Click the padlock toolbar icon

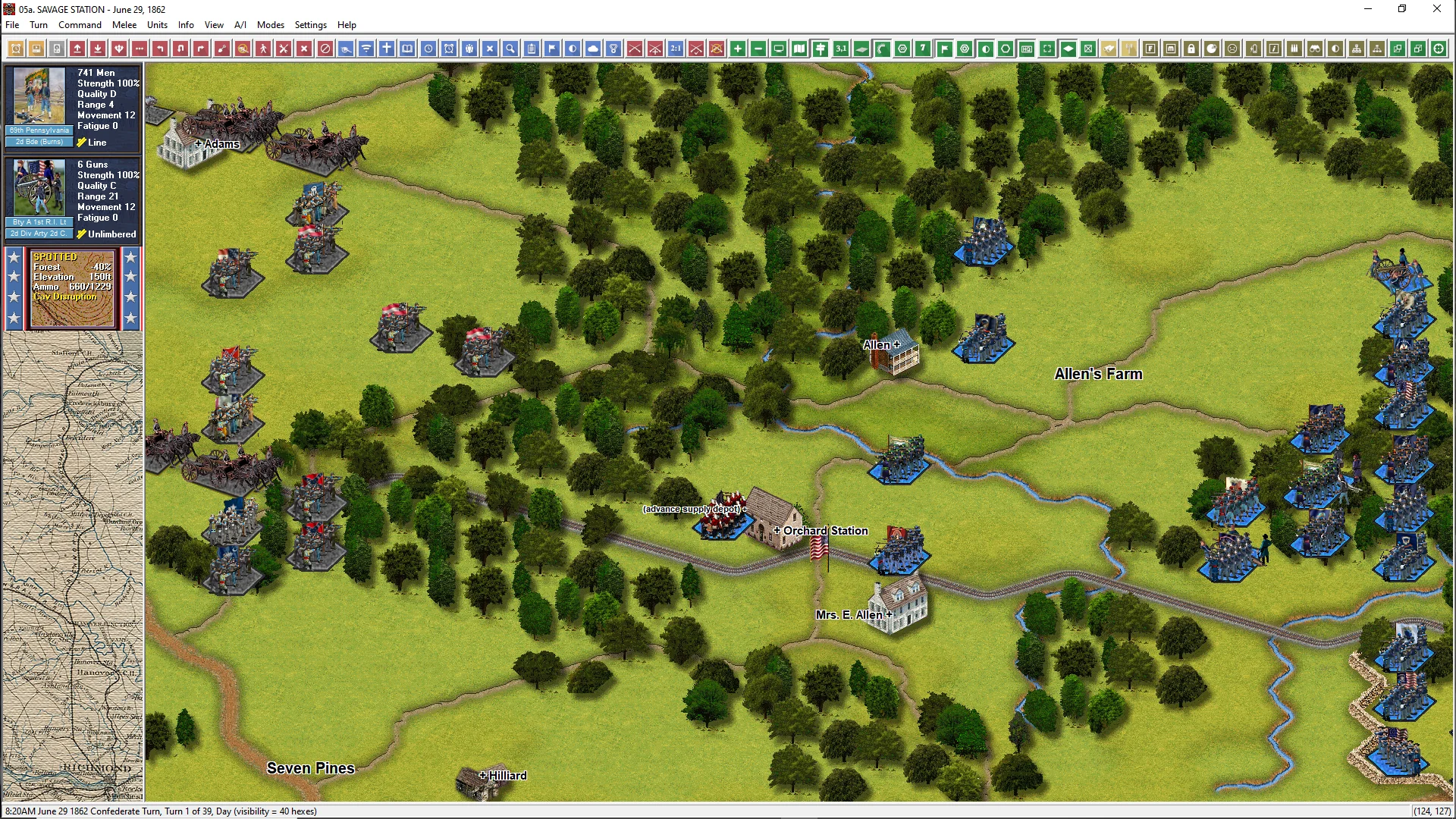[1191, 49]
